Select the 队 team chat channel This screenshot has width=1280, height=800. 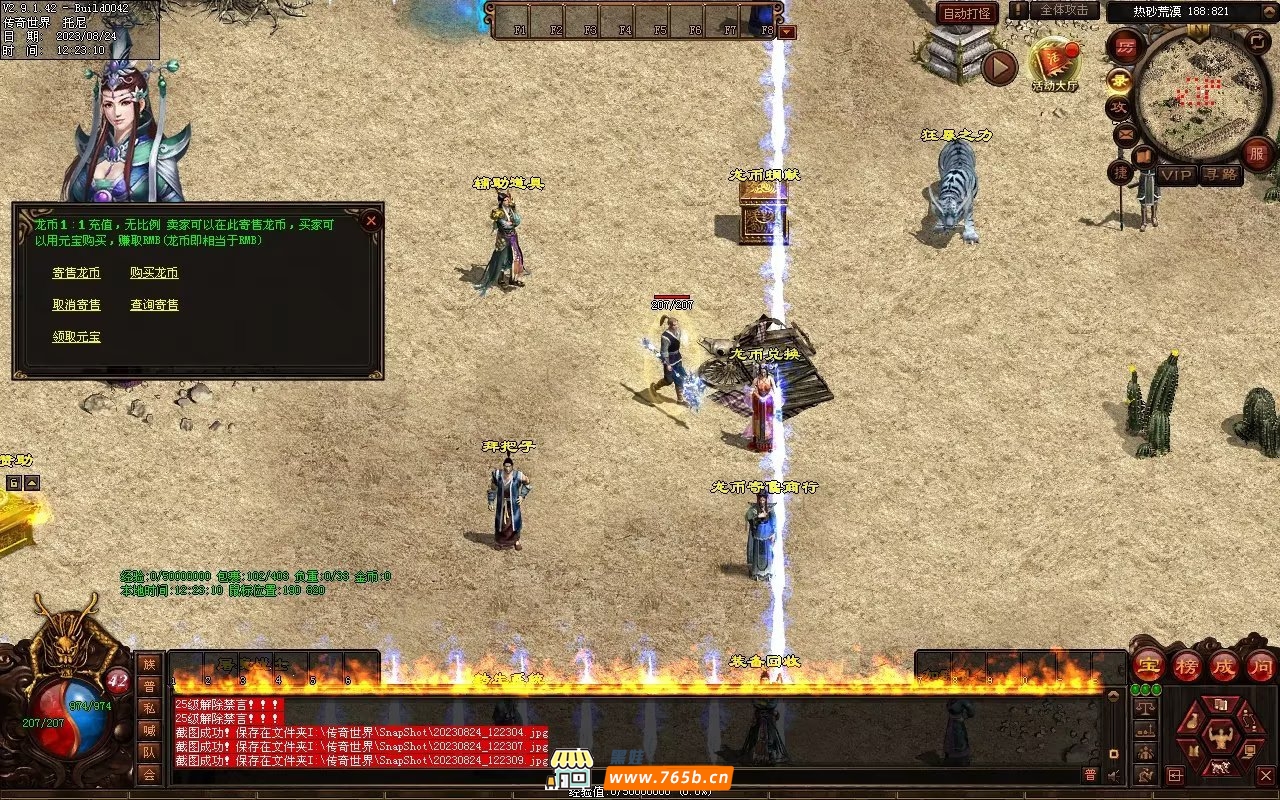(x=149, y=752)
